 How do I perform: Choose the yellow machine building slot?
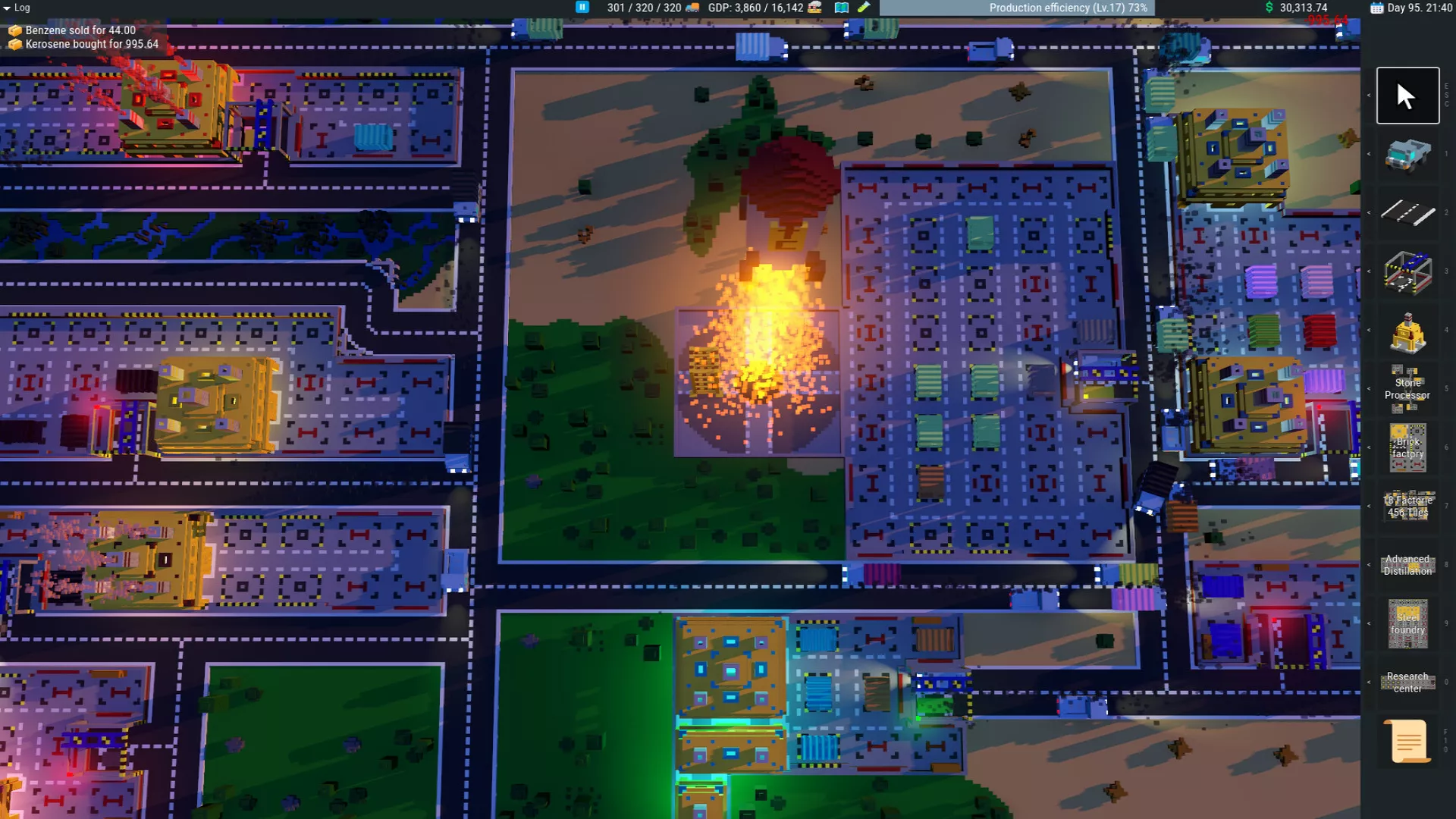pyautogui.click(x=1407, y=331)
